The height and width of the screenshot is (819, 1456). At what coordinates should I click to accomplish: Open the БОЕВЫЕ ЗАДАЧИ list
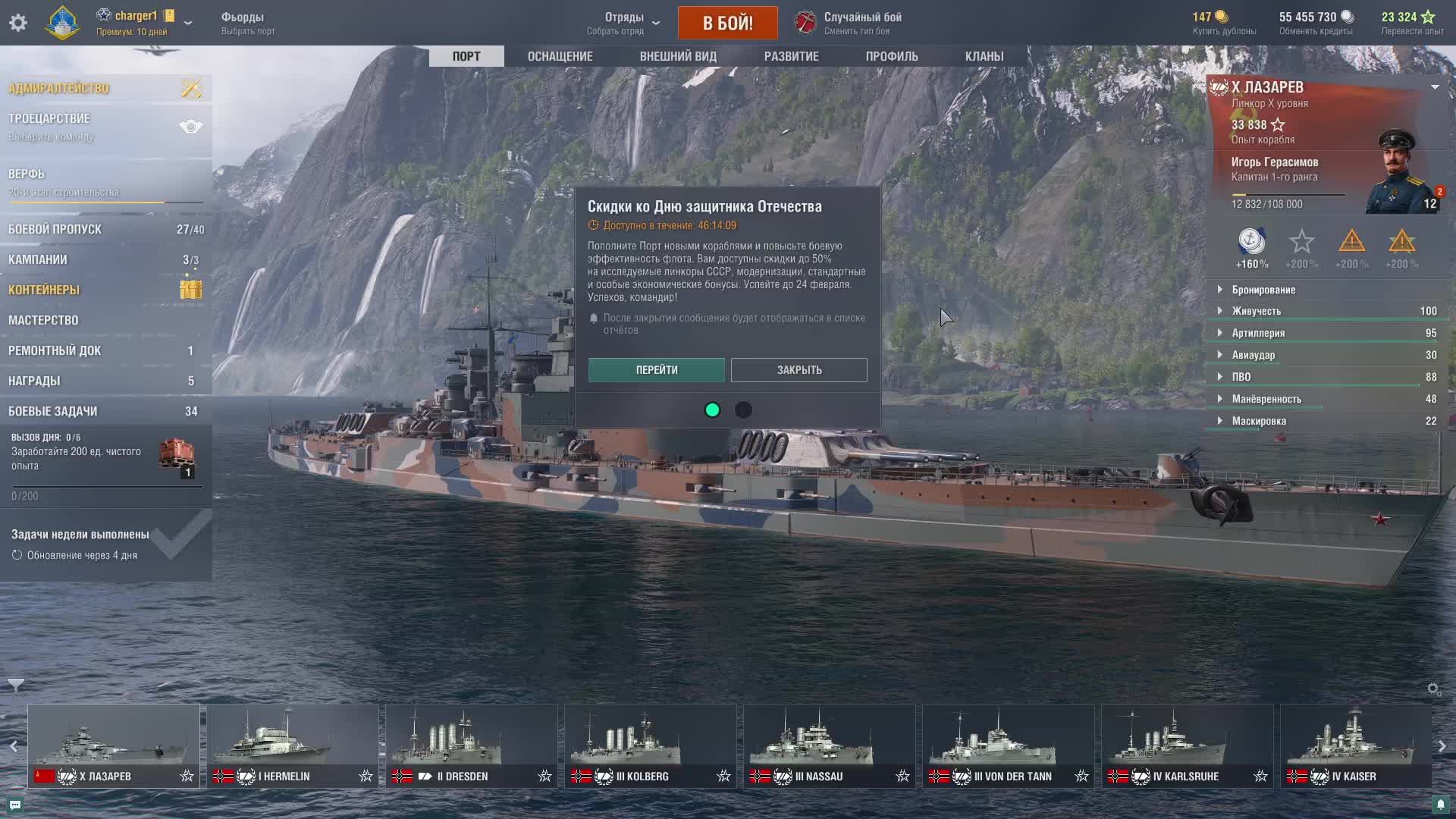pyautogui.click(x=53, y=411)
